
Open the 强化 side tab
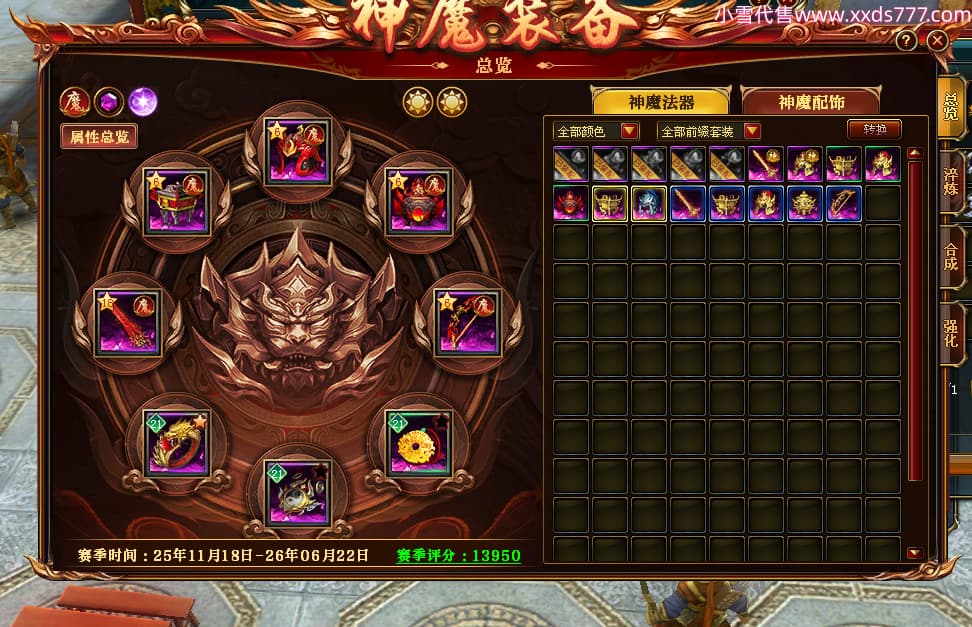(x=951, y=331)
